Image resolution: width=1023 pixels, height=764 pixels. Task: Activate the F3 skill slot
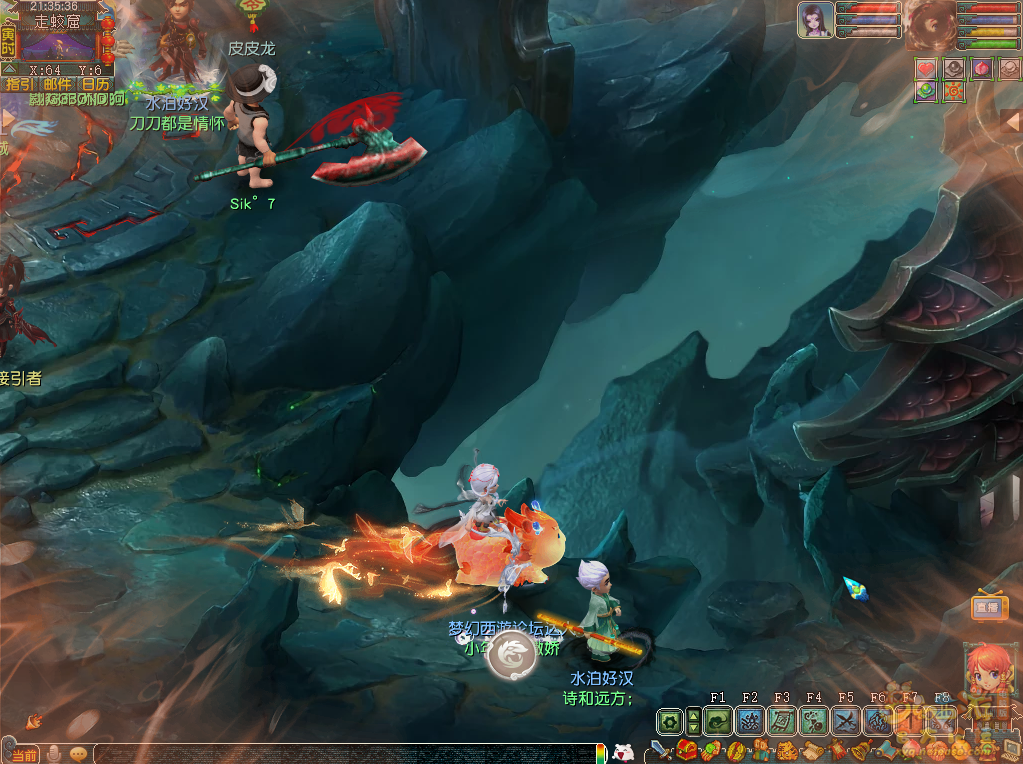(x=782, y=721)
